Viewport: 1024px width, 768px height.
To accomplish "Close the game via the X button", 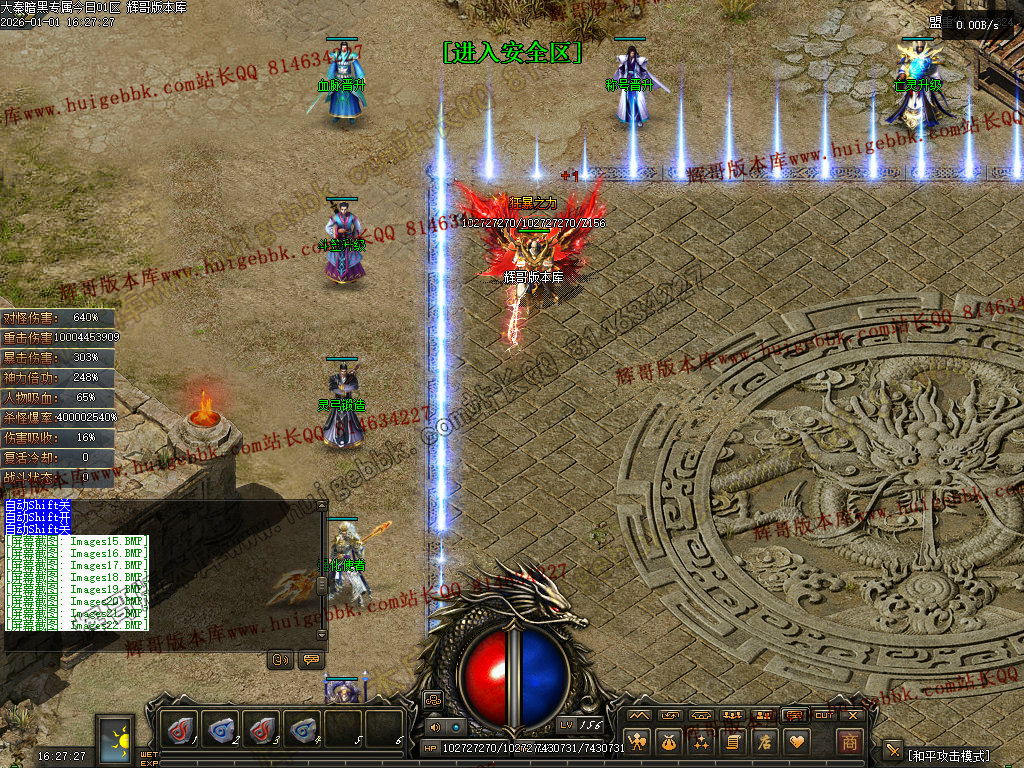I will (853, 715).
